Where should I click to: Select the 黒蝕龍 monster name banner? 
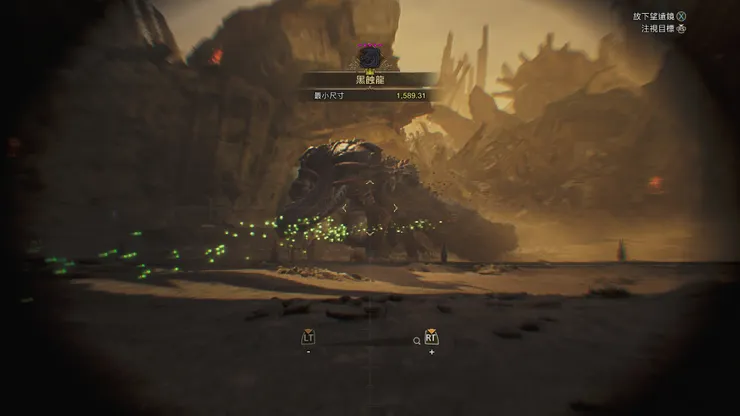[369, 80]
